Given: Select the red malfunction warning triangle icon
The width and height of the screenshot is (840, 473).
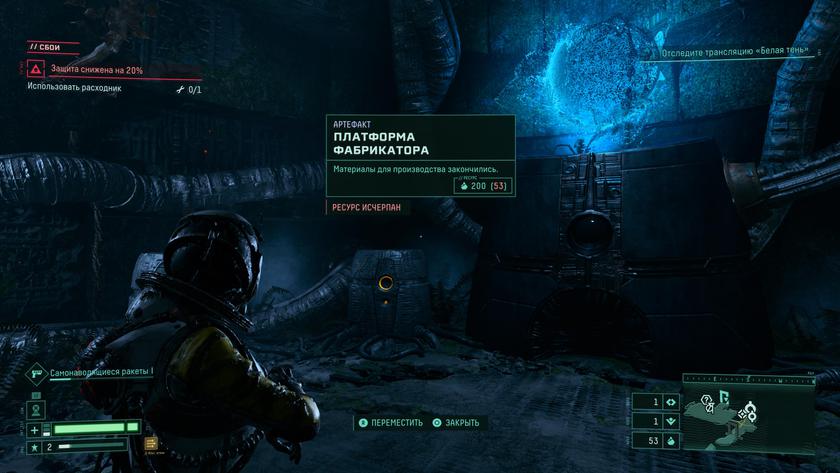Looking at the screenshot, I should [36, 69].
